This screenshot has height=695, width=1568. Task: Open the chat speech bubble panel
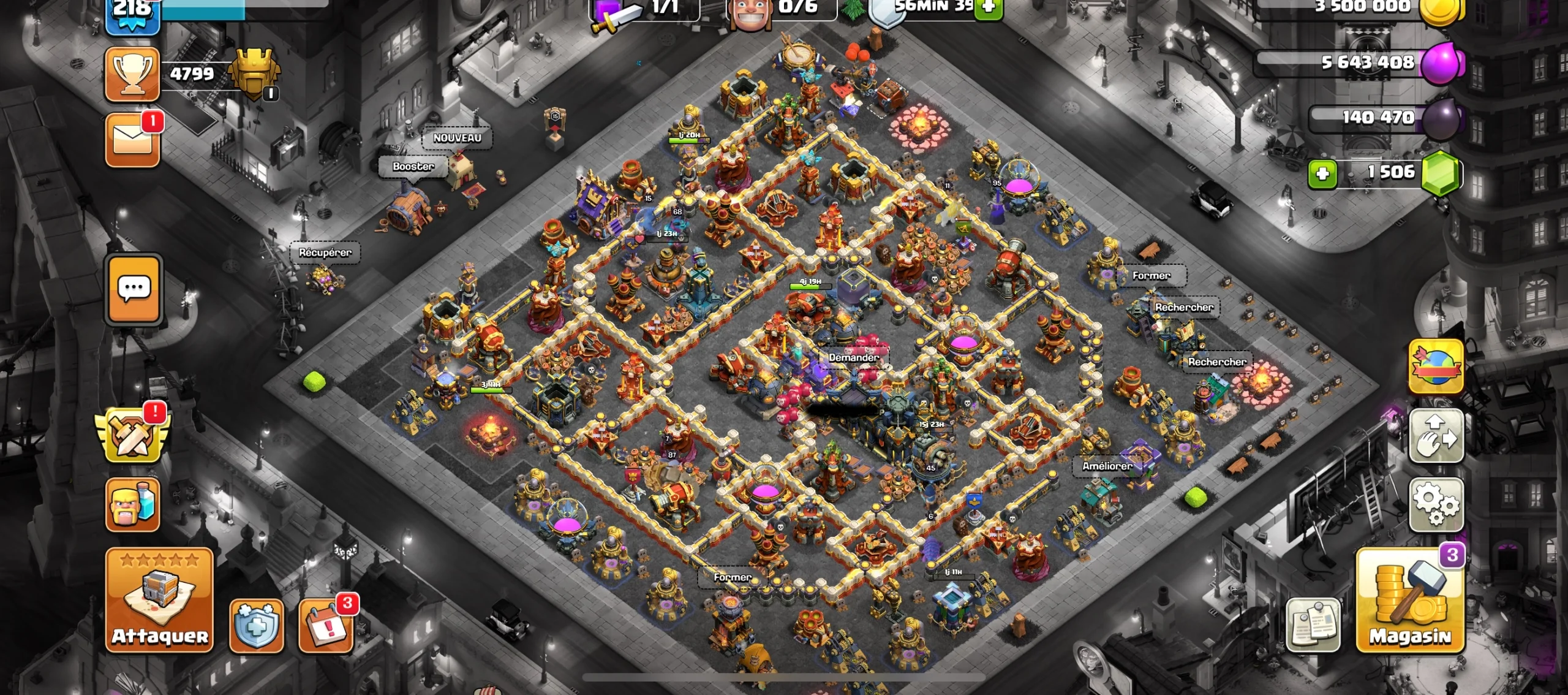click(134, 289)
